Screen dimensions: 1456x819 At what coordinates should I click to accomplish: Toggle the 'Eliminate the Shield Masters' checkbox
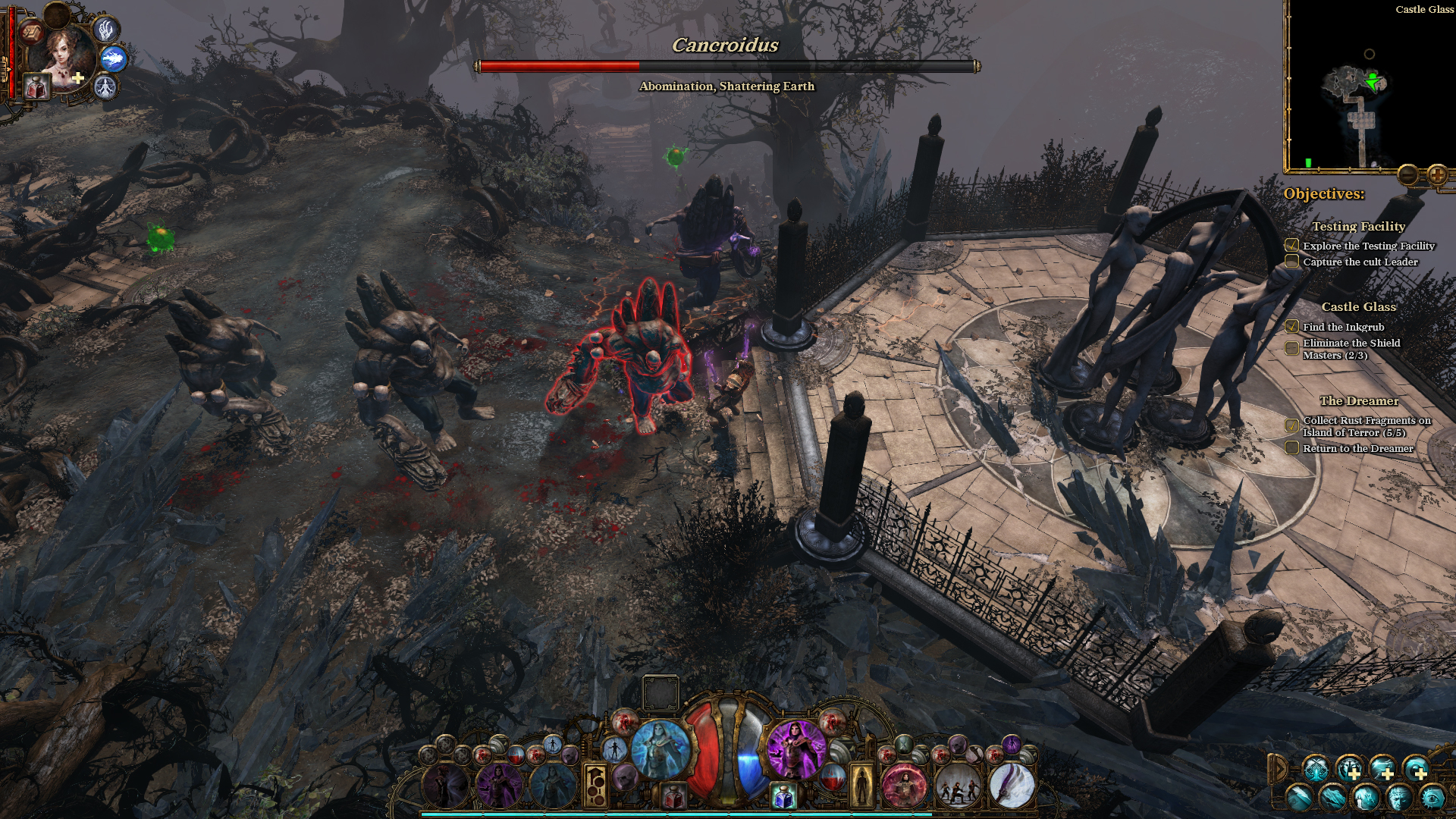pyautogui.click(x=1291, y=347)
